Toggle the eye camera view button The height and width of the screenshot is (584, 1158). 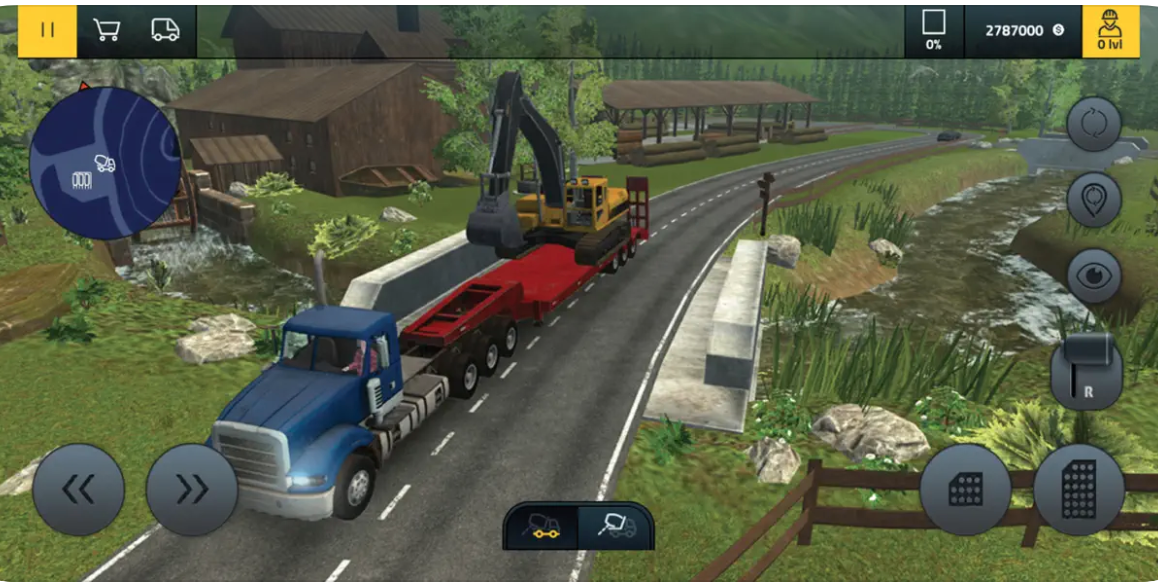click(x=1094, y=275)
